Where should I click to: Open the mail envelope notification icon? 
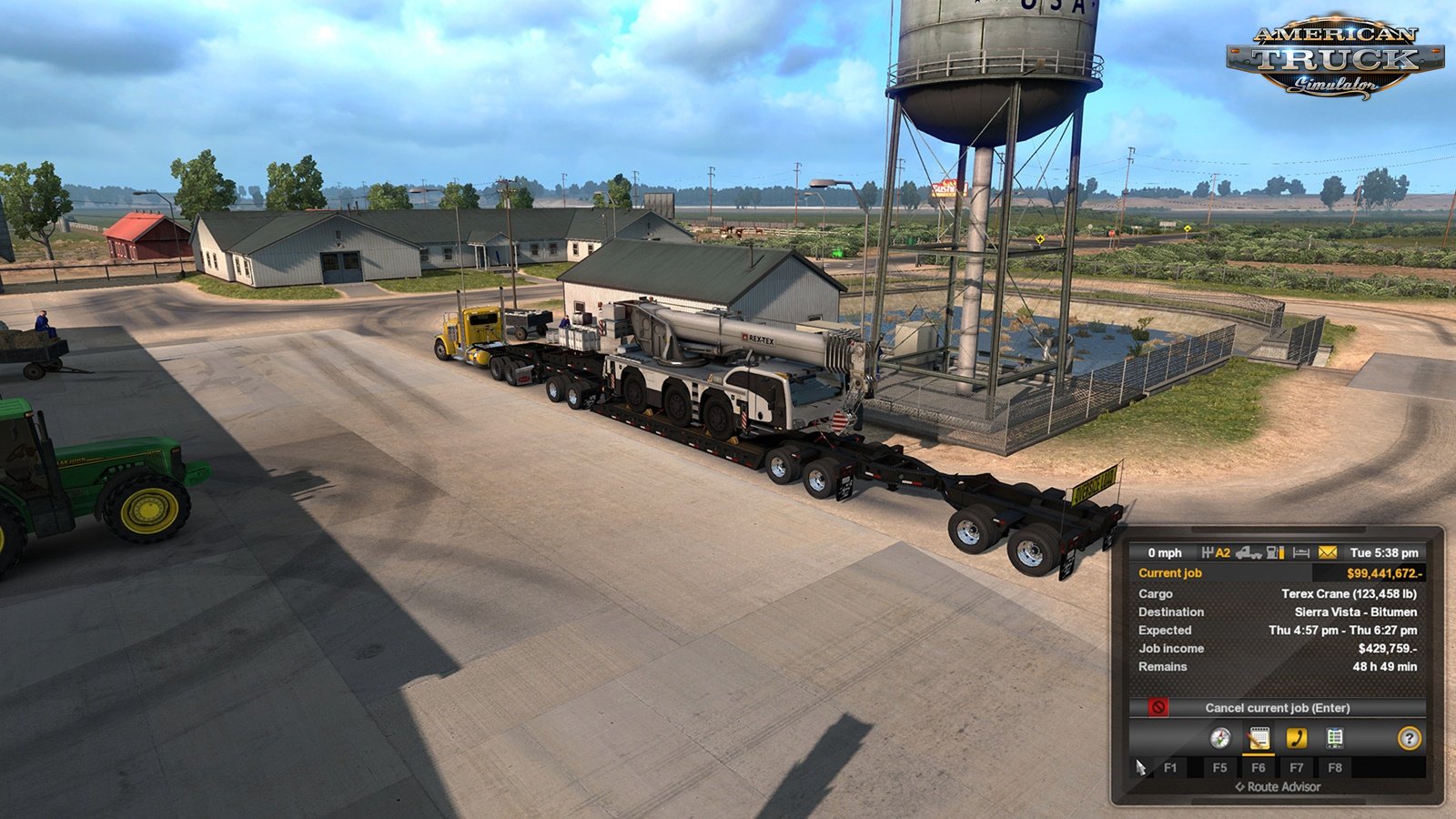point(1326,553)
